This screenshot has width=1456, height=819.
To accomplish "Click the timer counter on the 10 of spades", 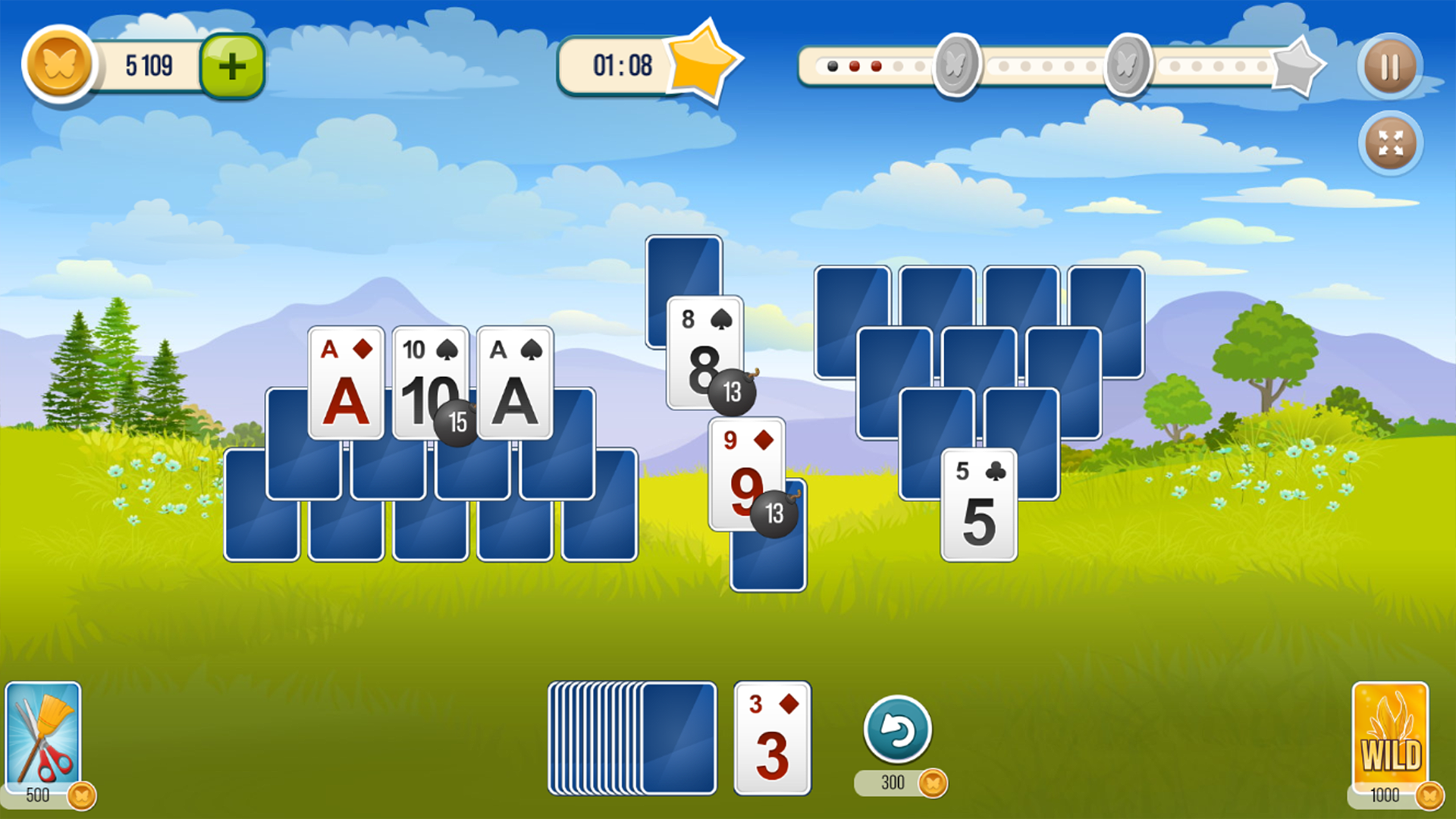I will 456,422.
